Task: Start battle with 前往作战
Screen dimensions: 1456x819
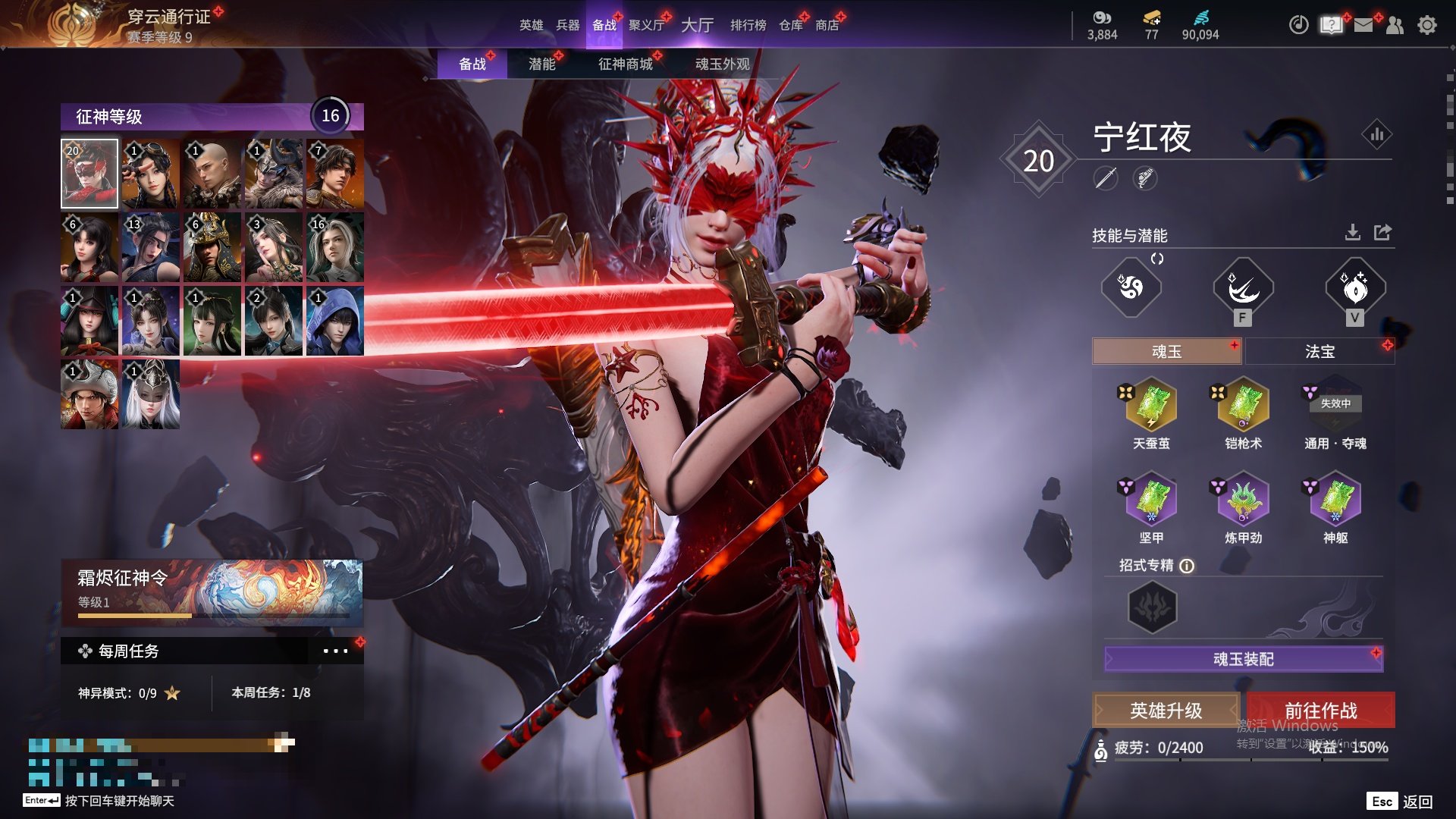Action: [x=1320, y=711]
